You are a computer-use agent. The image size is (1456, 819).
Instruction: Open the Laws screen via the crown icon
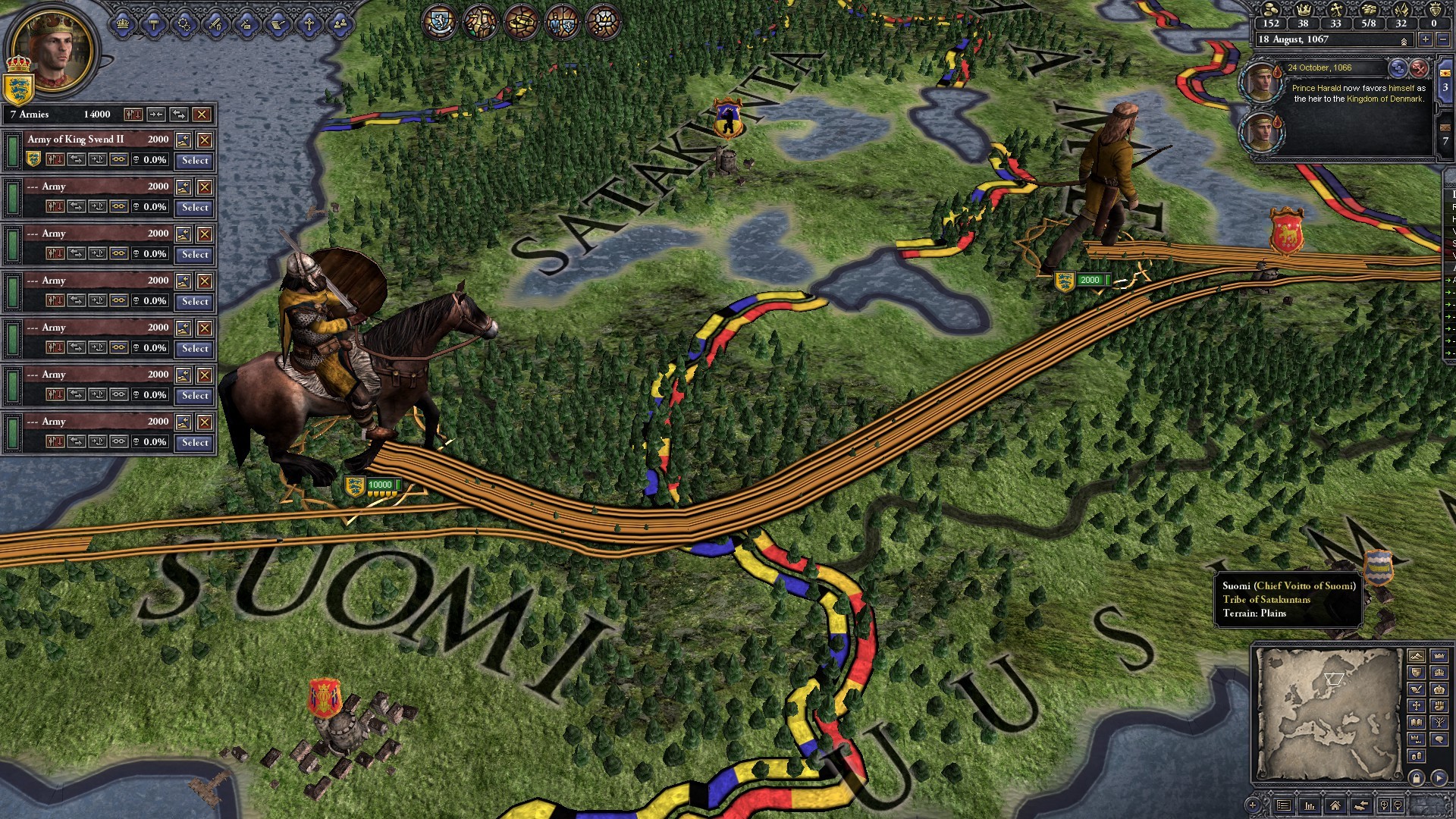tap(123, 24)
